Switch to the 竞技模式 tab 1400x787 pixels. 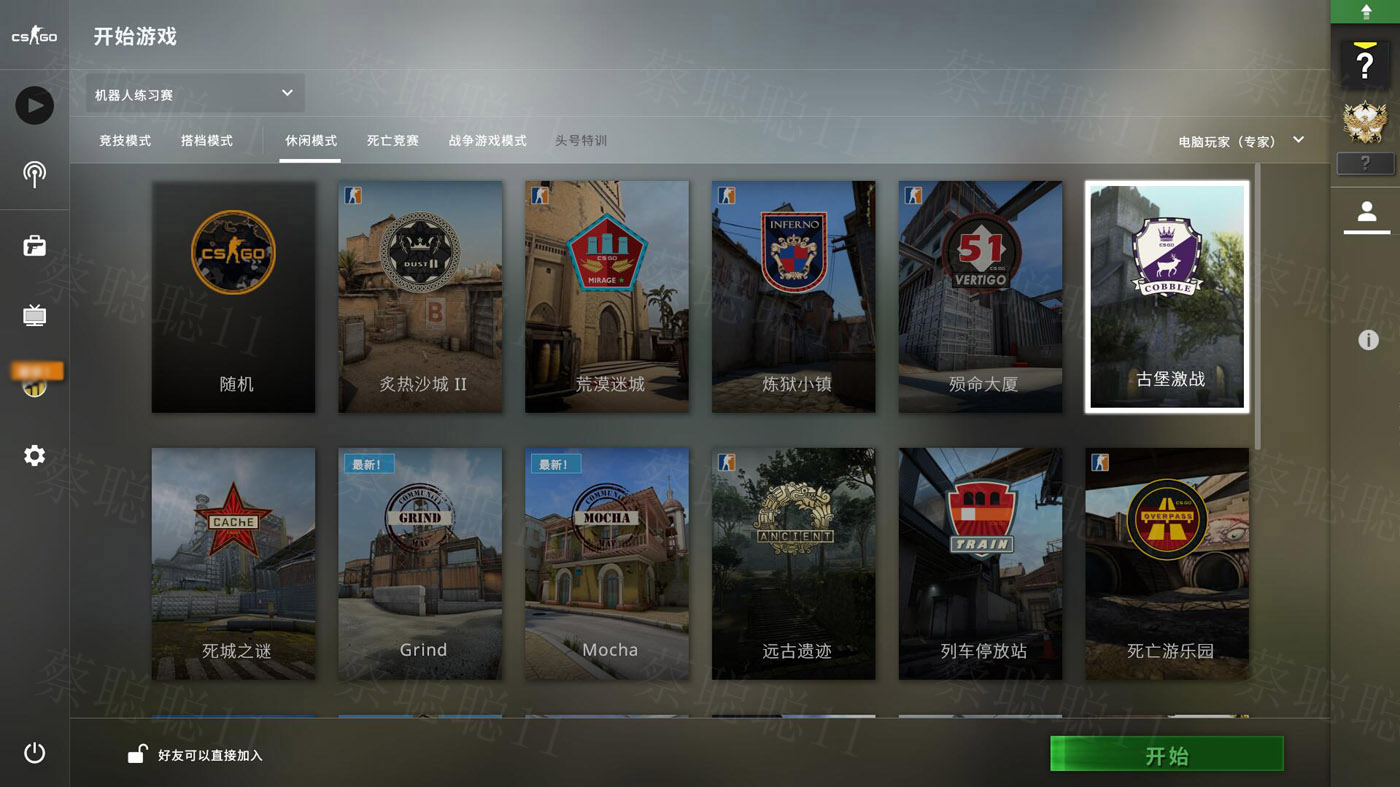125,141
